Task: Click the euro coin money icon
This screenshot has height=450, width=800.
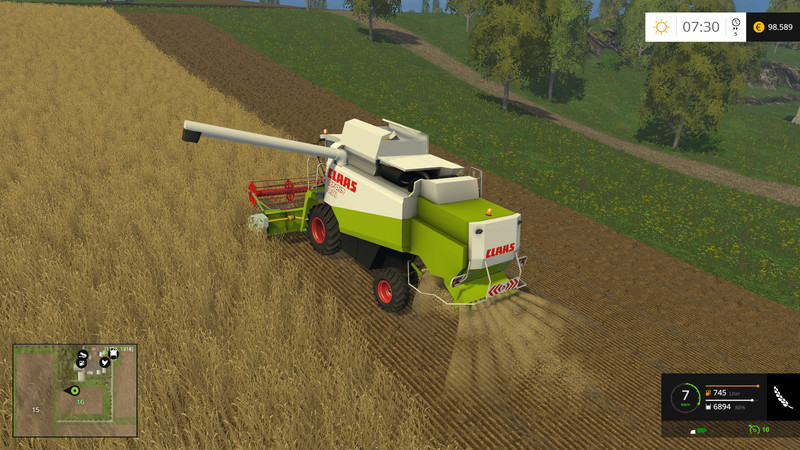Action: pyautogui.click(x=758, y=27)
